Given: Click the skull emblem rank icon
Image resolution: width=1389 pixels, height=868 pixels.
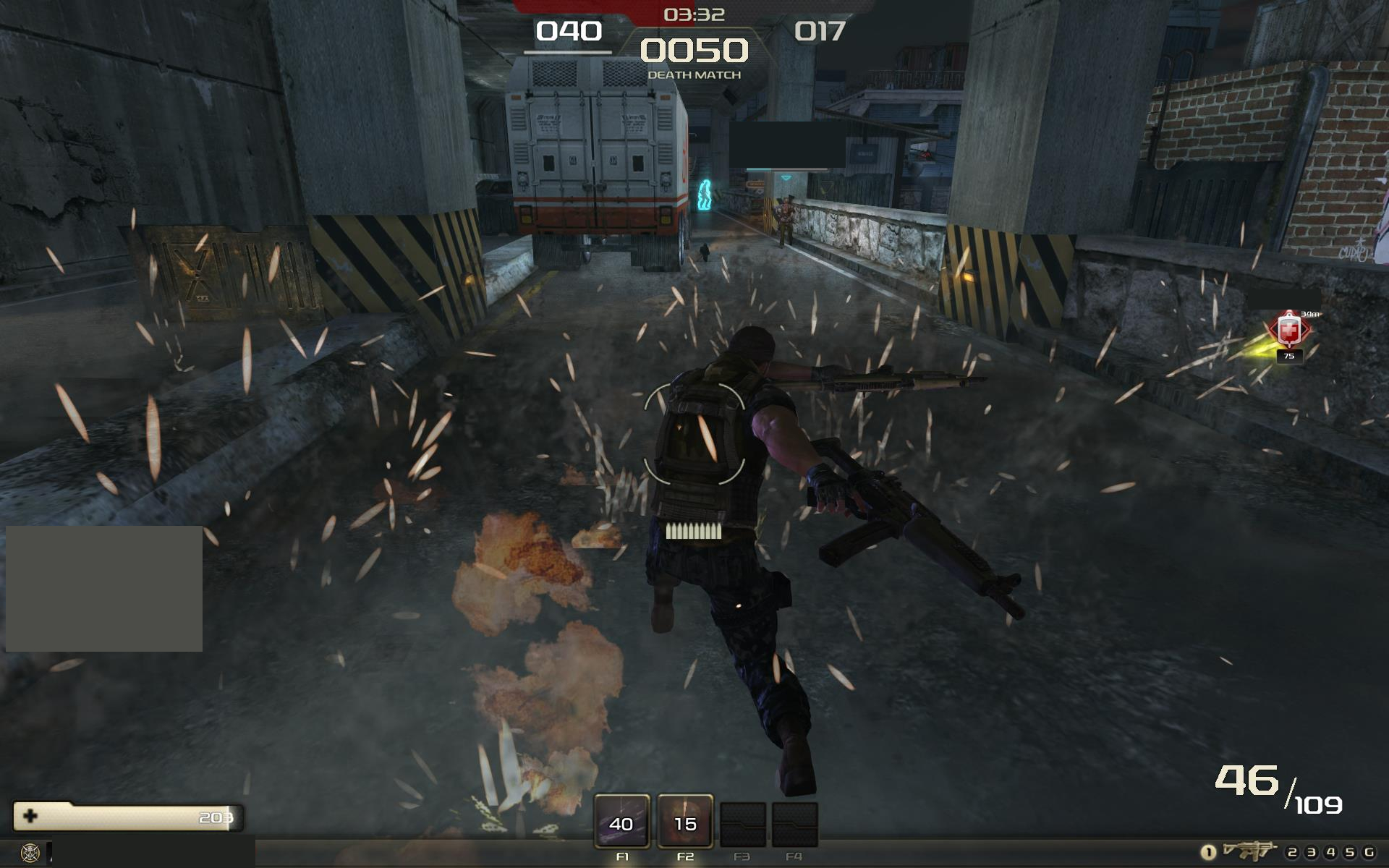Looking at the screenshot, I should pos(30,852).
